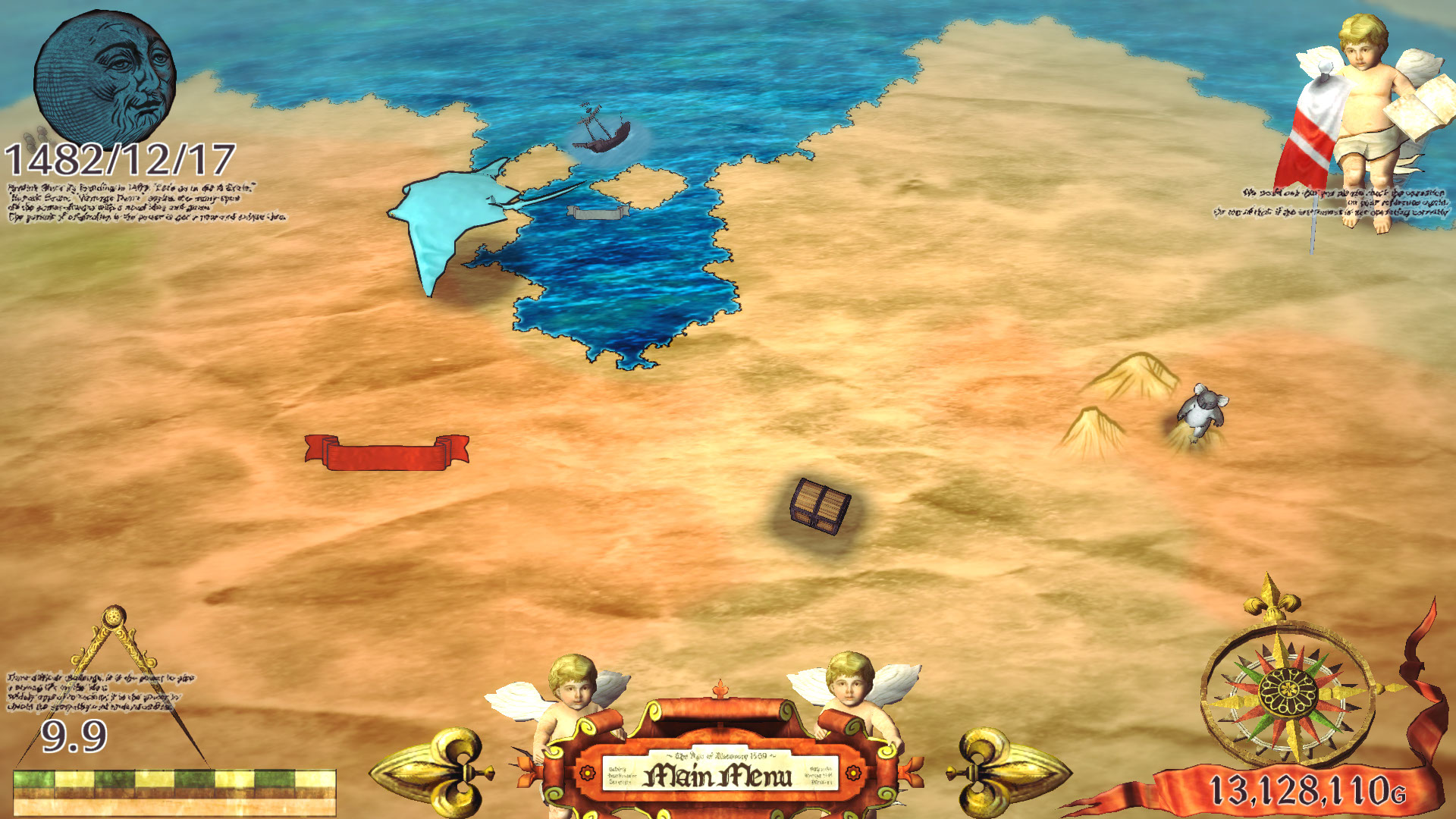The image size is (1456, 819).
Task: Select the golden divider caliper tool
Action: point(114,667)
